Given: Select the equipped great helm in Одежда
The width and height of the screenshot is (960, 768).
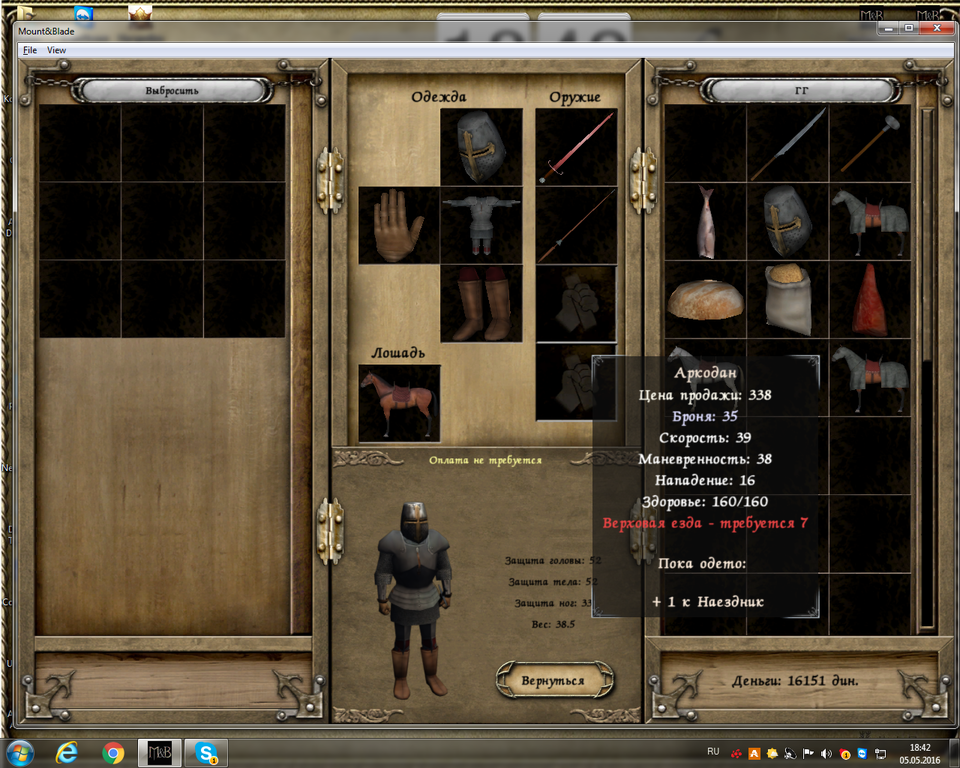Looking at the screenshot, I should (x=481, y=146).
